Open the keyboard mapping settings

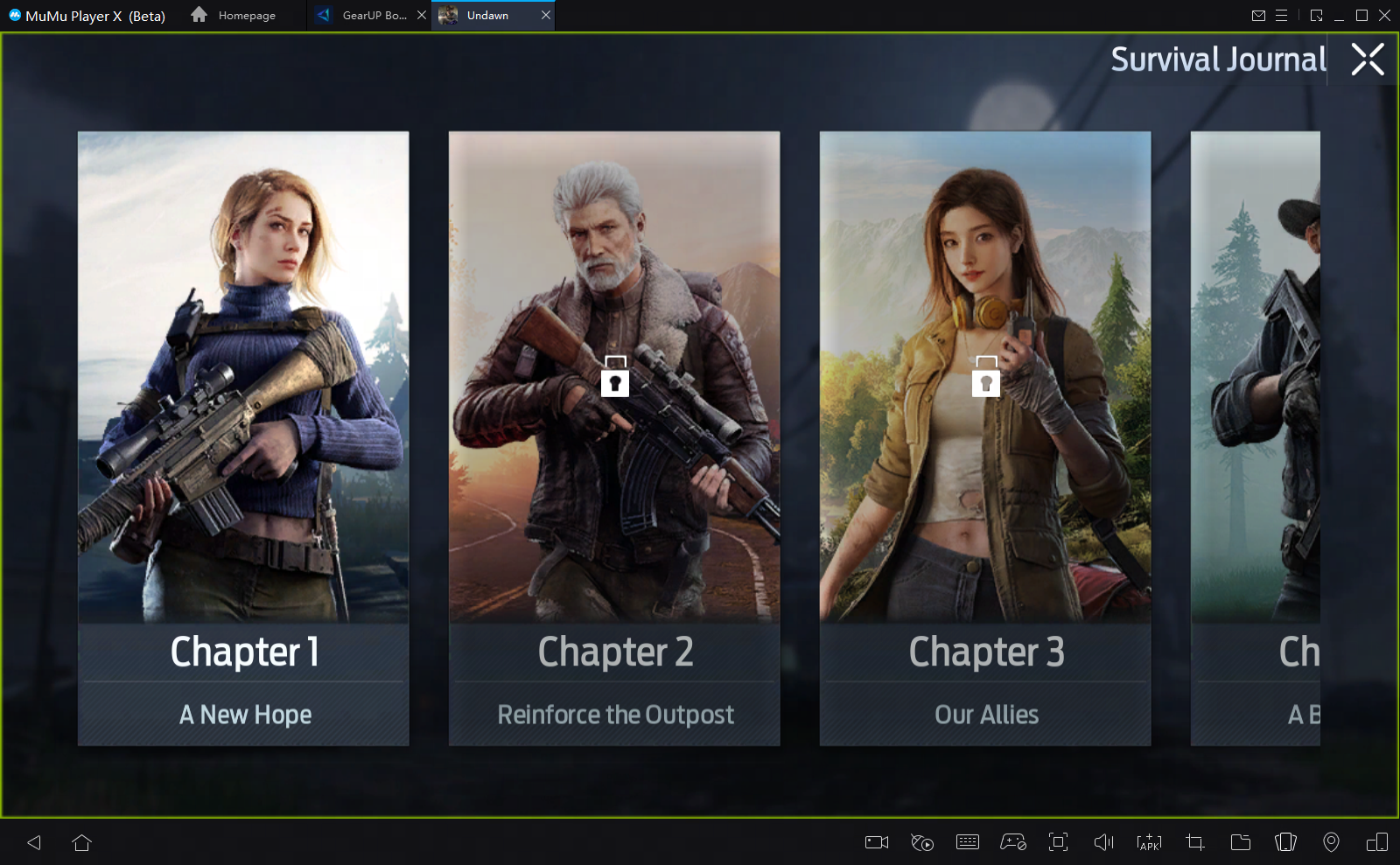click(x=967, y=842)
